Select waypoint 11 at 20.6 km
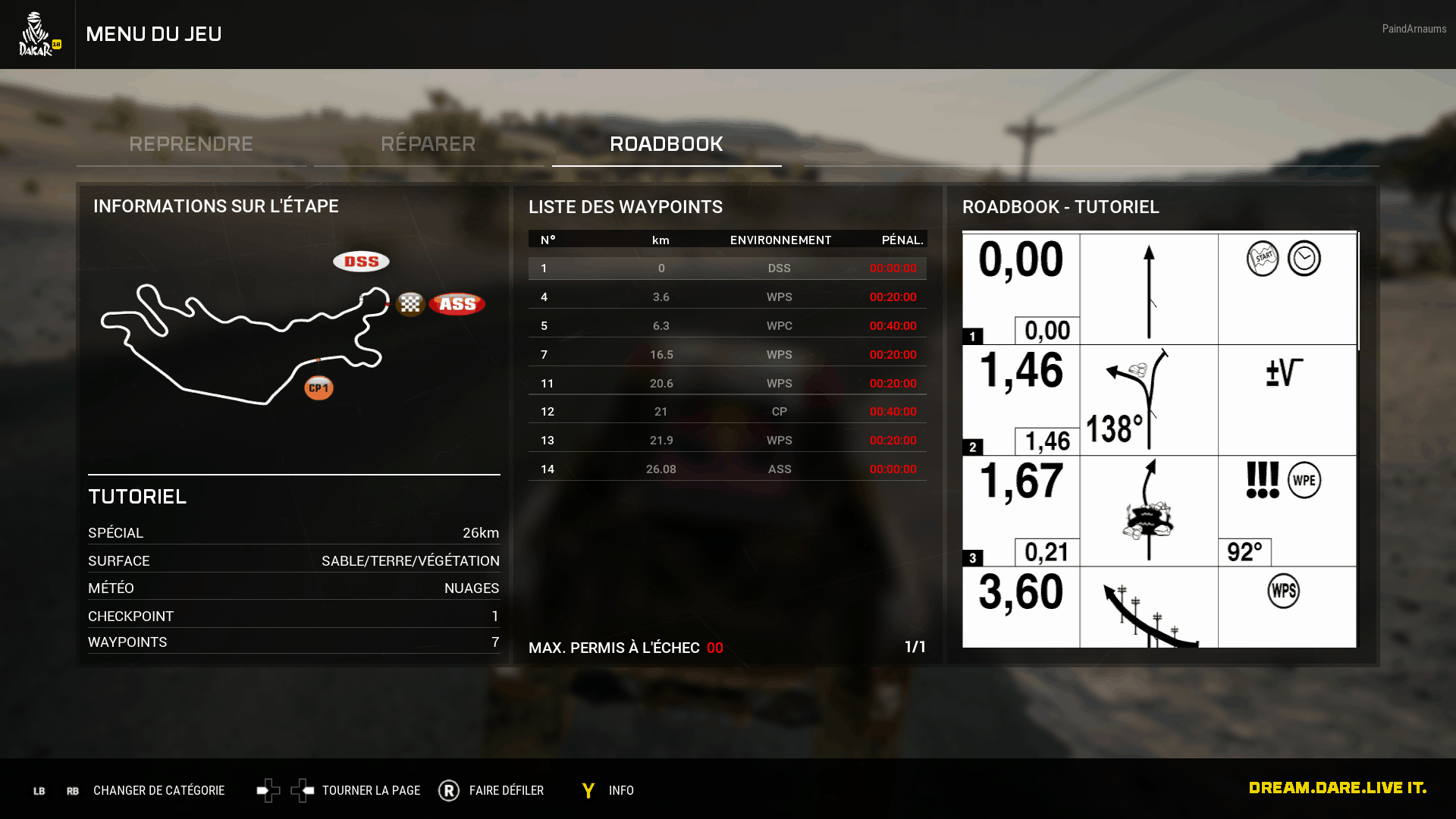This screenshot has height=819, width=1456. pyautogui.click(x=727, y=384)
